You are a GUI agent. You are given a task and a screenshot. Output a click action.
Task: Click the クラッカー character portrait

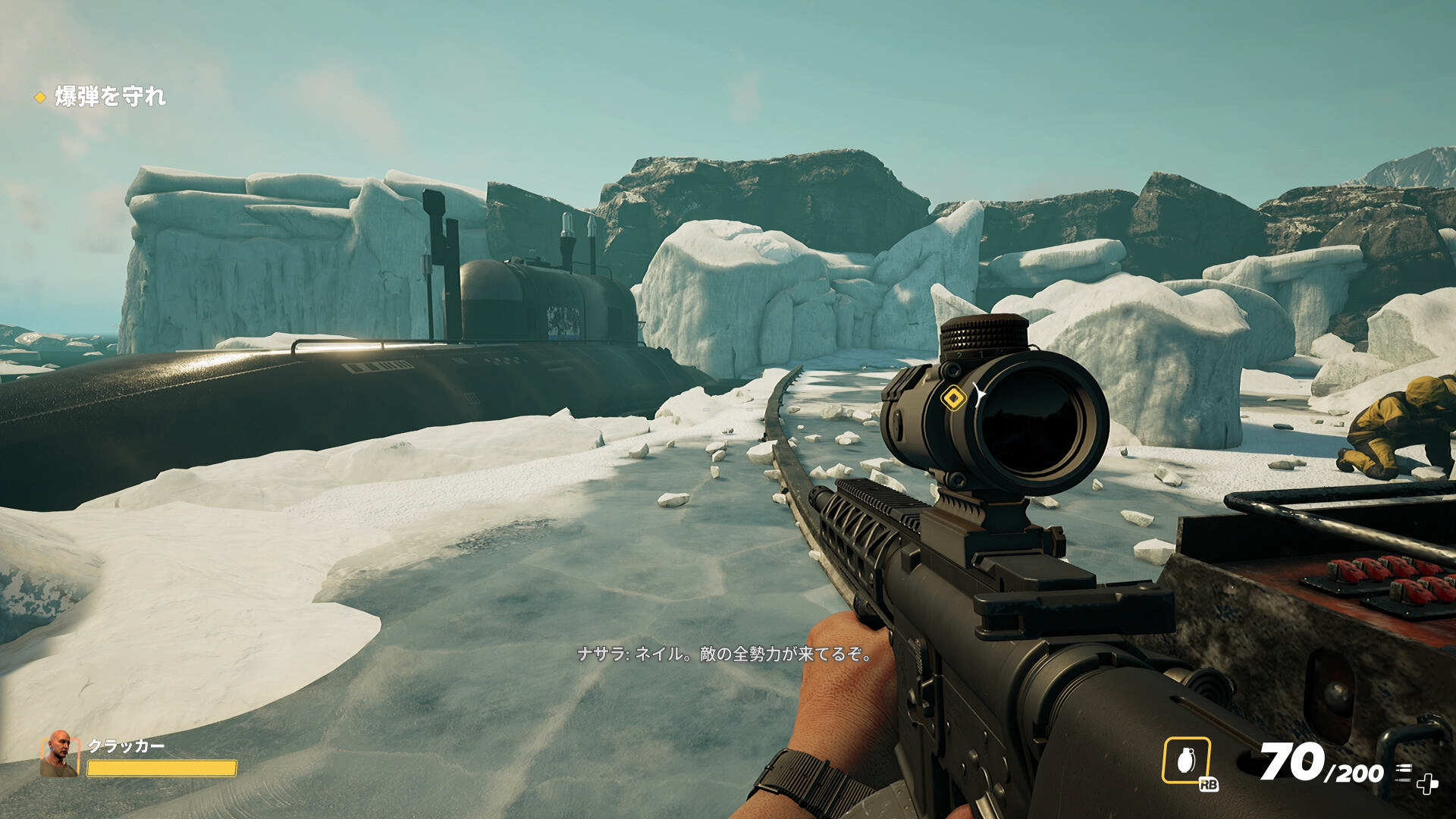(x=60, y=754)
